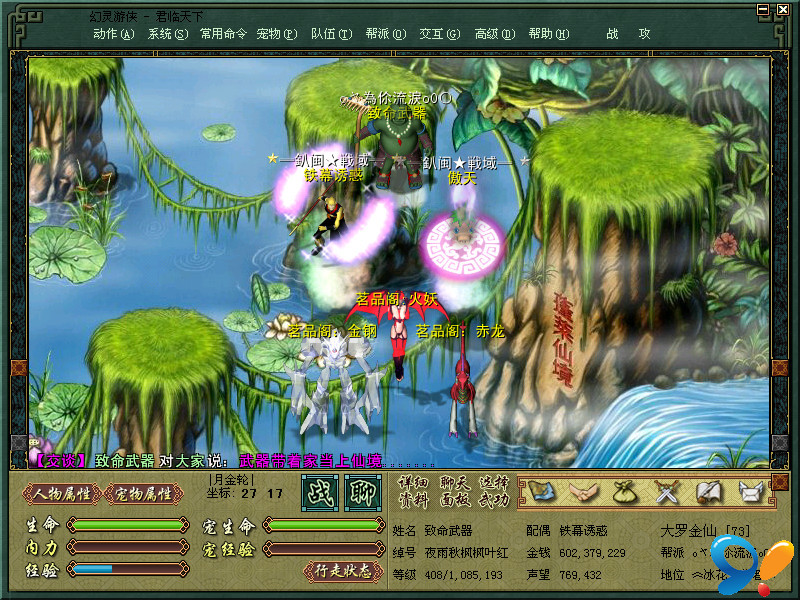
Task: Open the 系统 (System) menu
Action: click(167, 33)
